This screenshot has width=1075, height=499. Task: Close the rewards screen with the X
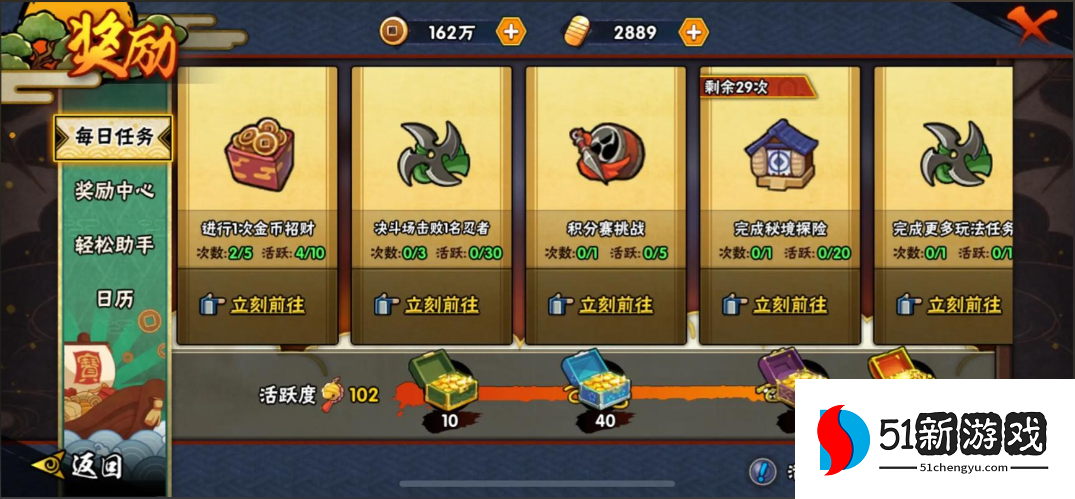(x=1033, y=22)
